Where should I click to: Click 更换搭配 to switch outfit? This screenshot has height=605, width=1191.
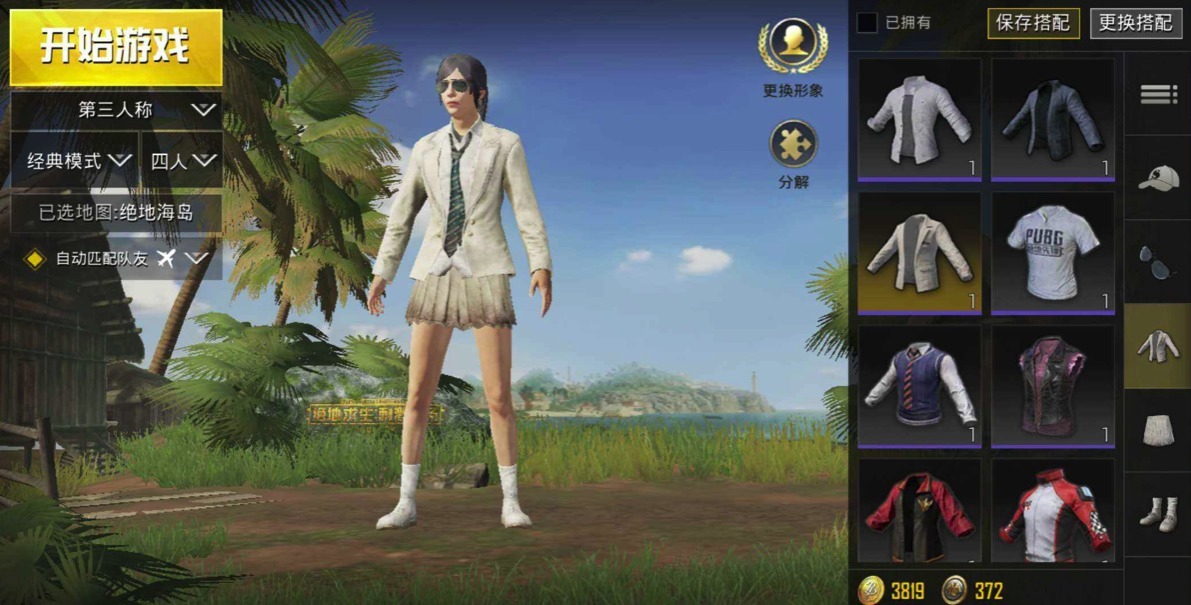coord(1135,22)
